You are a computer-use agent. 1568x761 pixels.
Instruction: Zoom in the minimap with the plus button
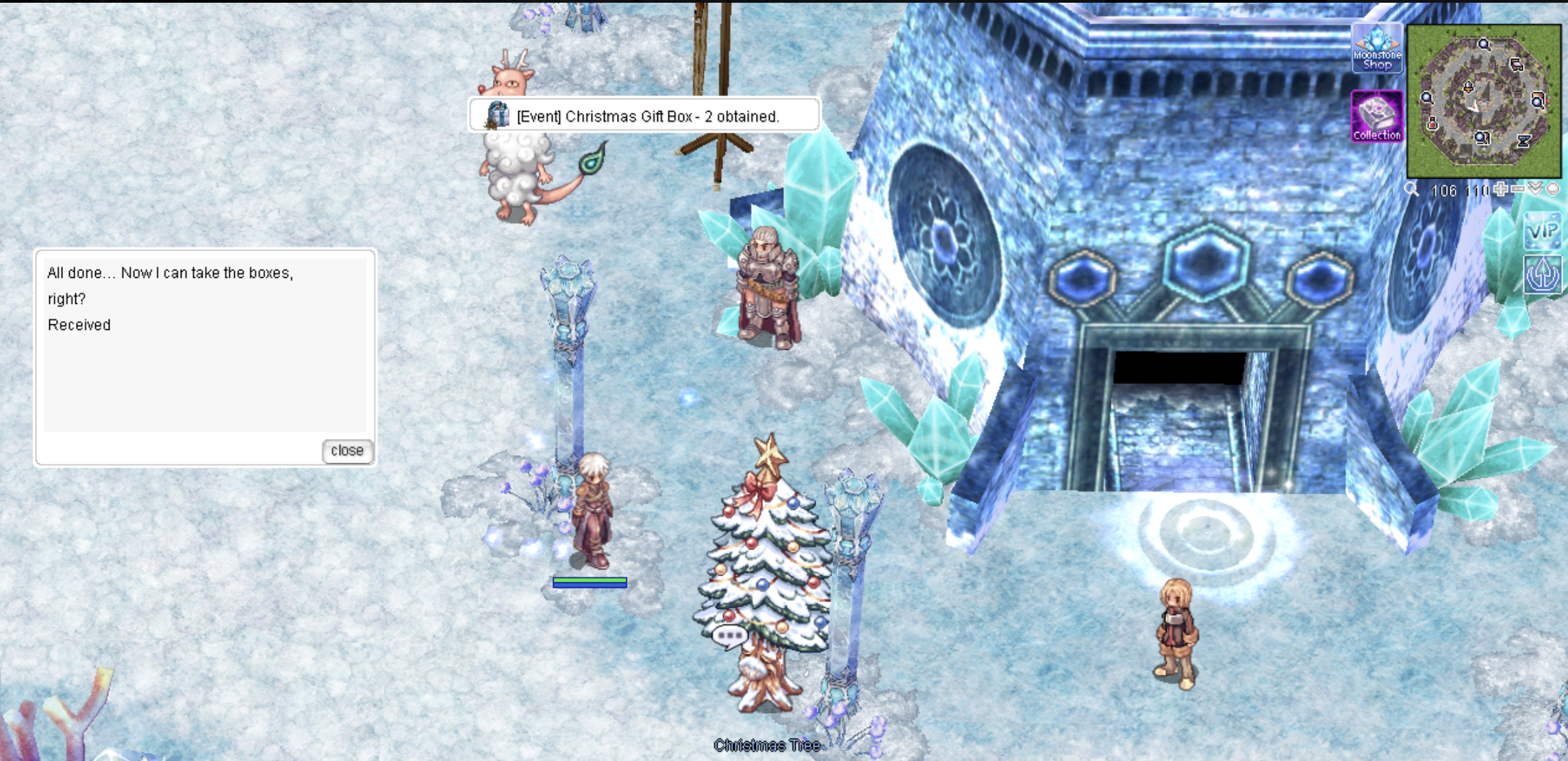[x=1500, y=189]
